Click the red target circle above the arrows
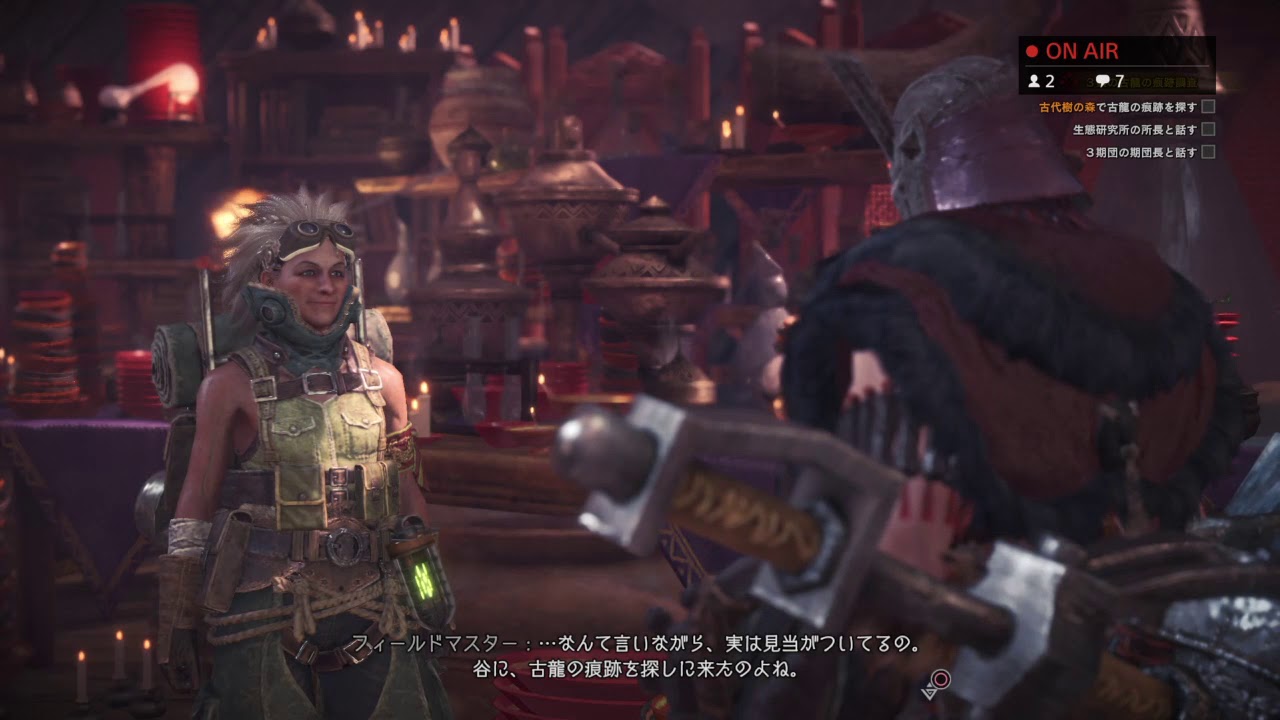Image resolution: width=1280 pixels, height=720 pixels. tap(940, 678)
